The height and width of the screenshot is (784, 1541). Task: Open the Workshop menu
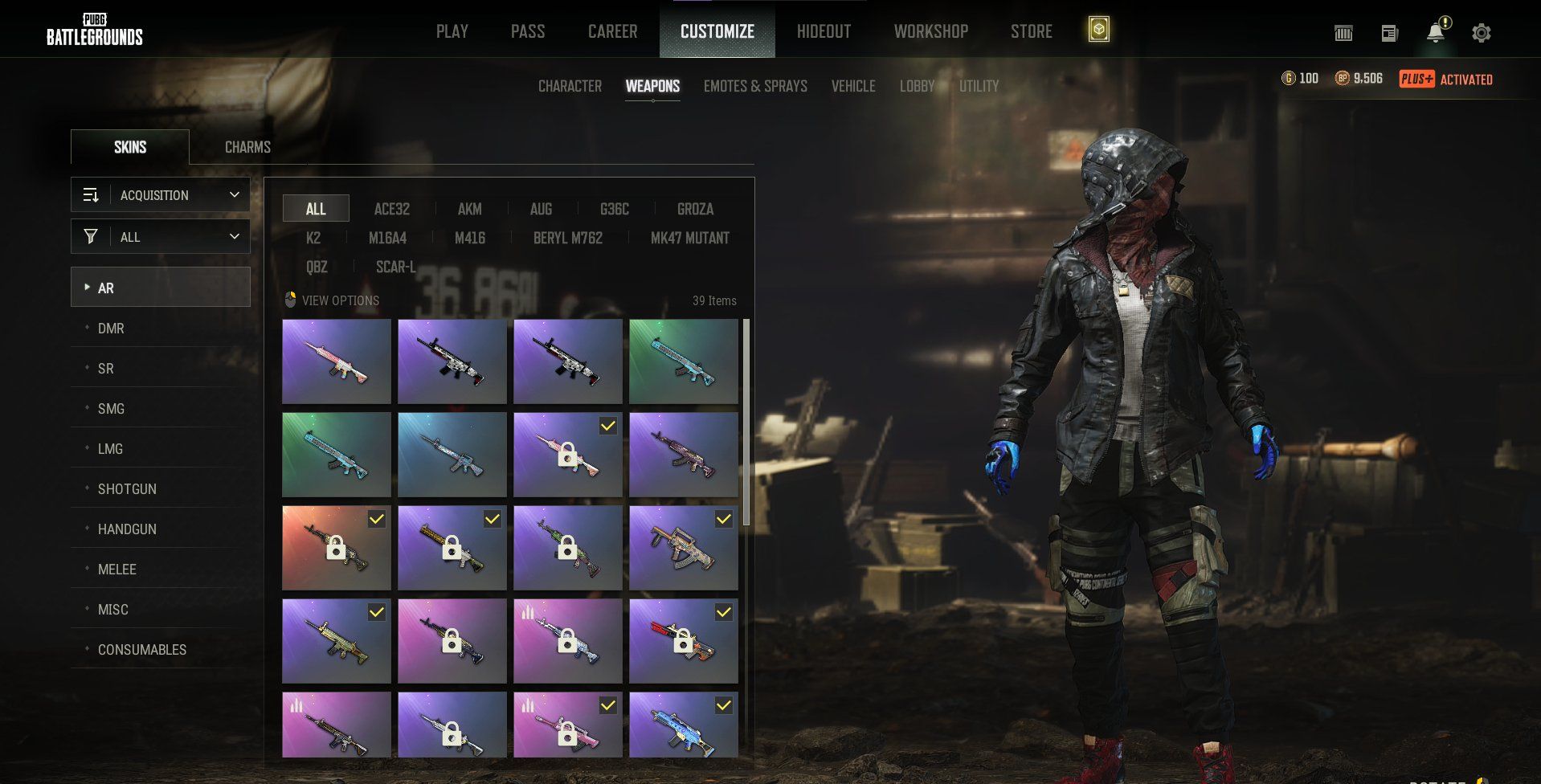[x=930, y=31]
